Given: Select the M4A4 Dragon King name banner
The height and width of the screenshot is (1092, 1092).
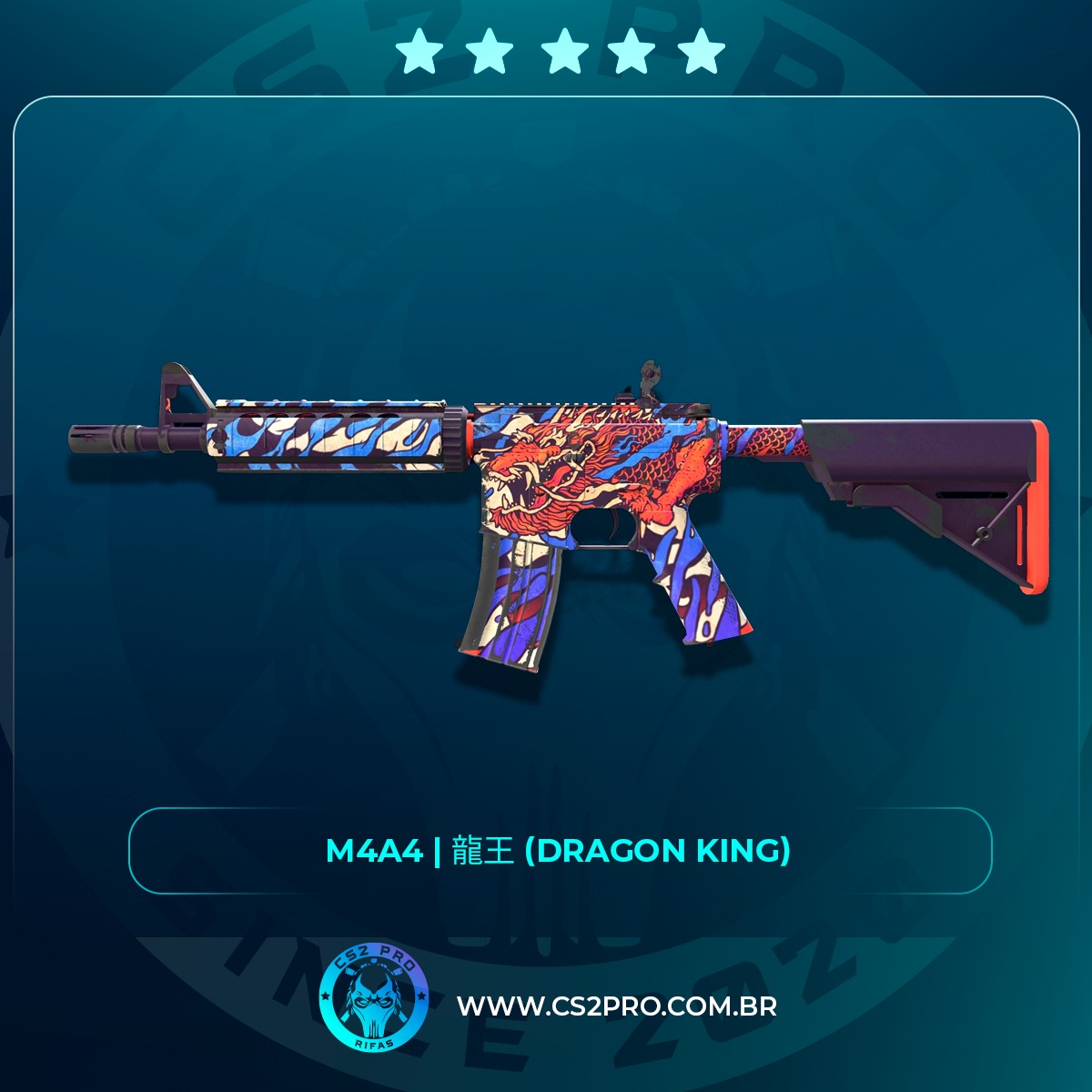Looking at the screenshot, I should [x=559, y=851].
